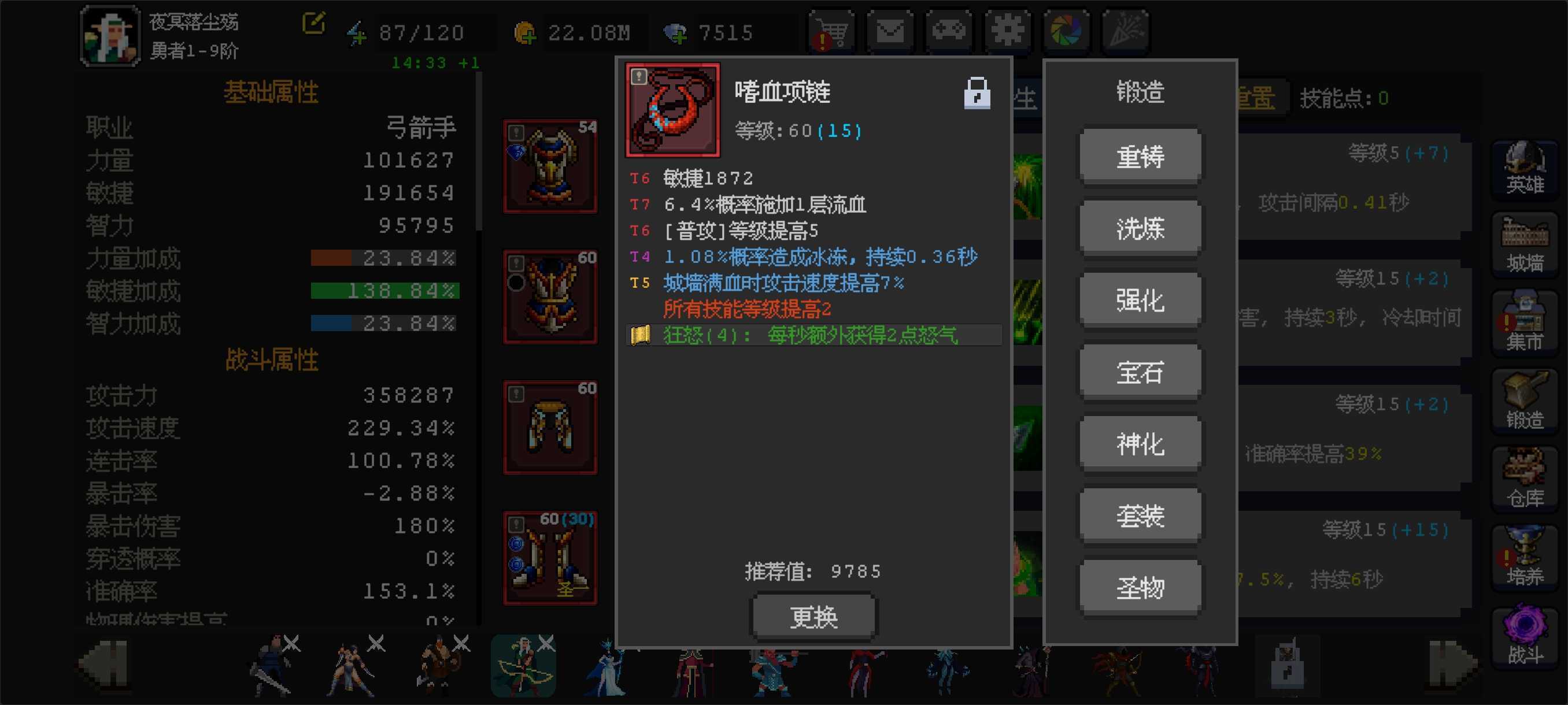Image resolution: width=1568 pixels, height=705 pixels.
Task: Select 宝石 in the forge menu
Action: pyautogui.click(x=1140, y=371)
